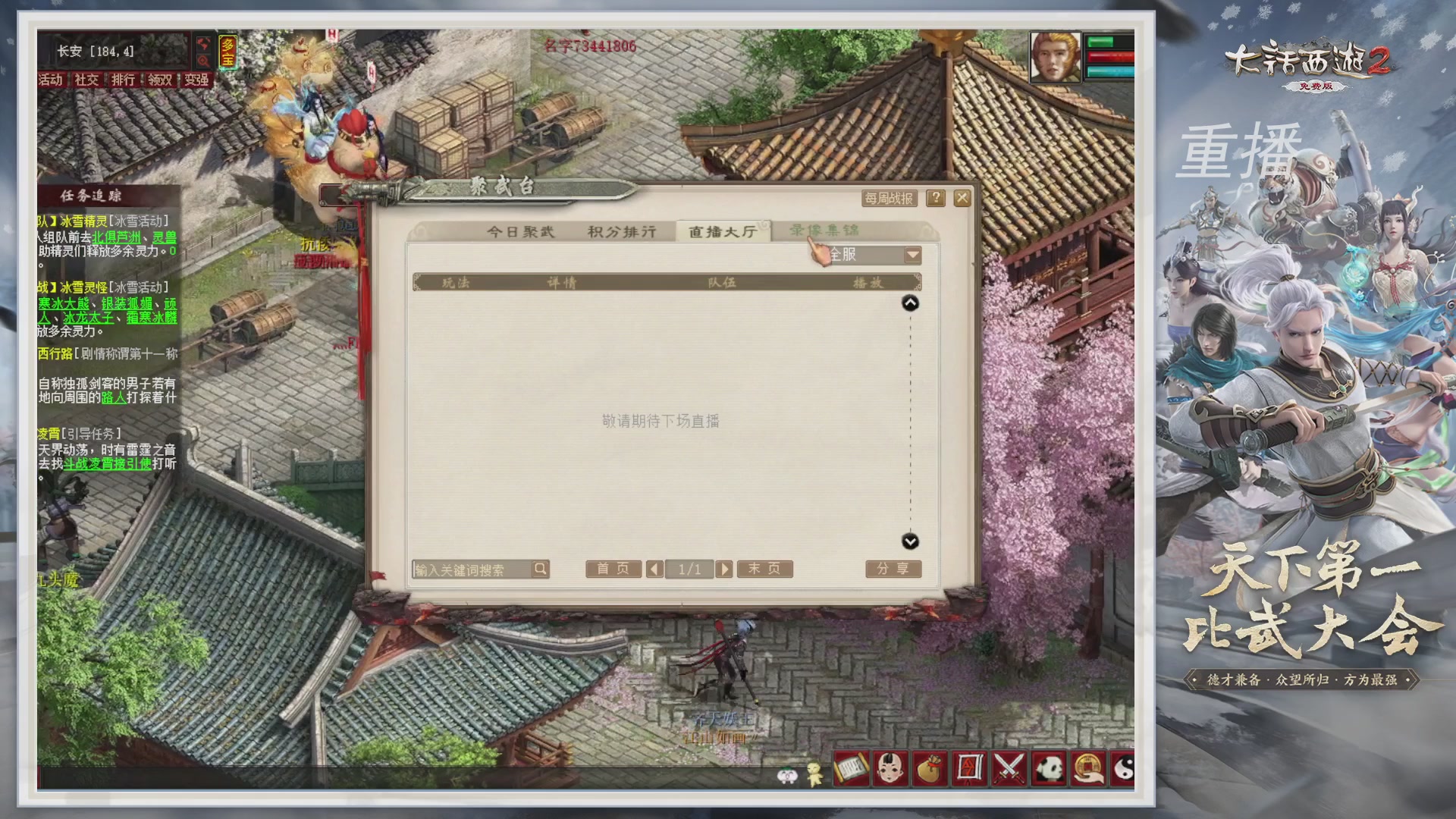Click the up scroll arrow in the record list
This screenshot has height=819, width=1456.
[909, 303]
